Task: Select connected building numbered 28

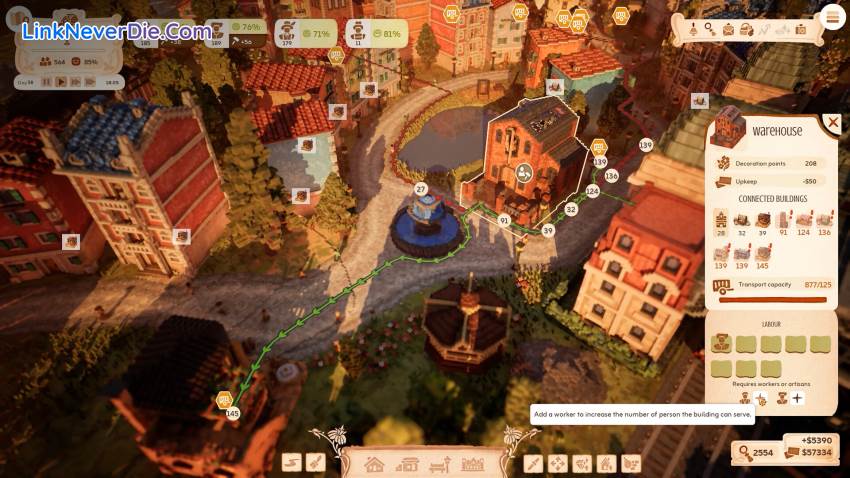Action: (x=721, y=222)
